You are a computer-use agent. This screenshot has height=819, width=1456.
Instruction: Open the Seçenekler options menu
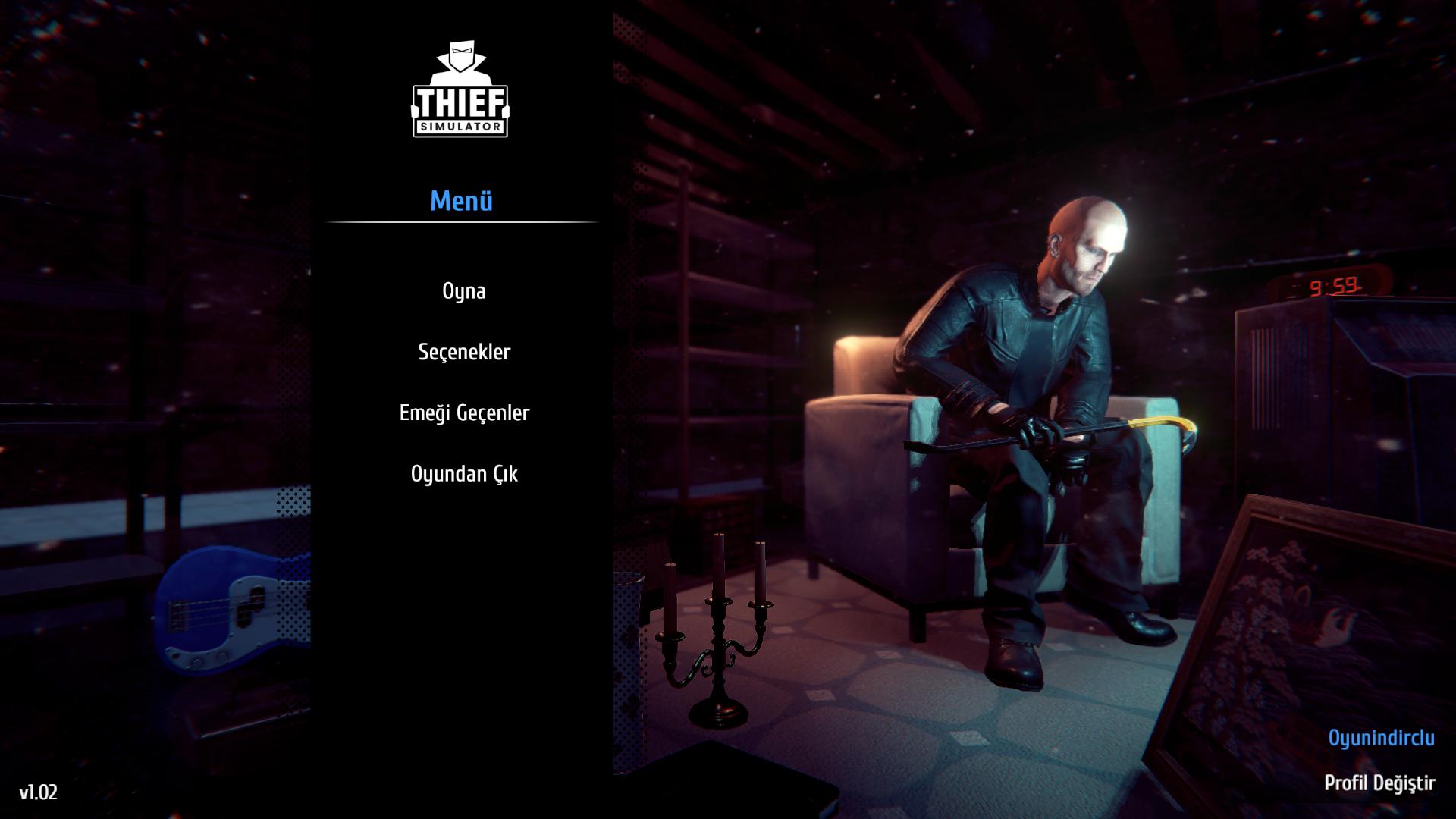click(x=464, y=352)
